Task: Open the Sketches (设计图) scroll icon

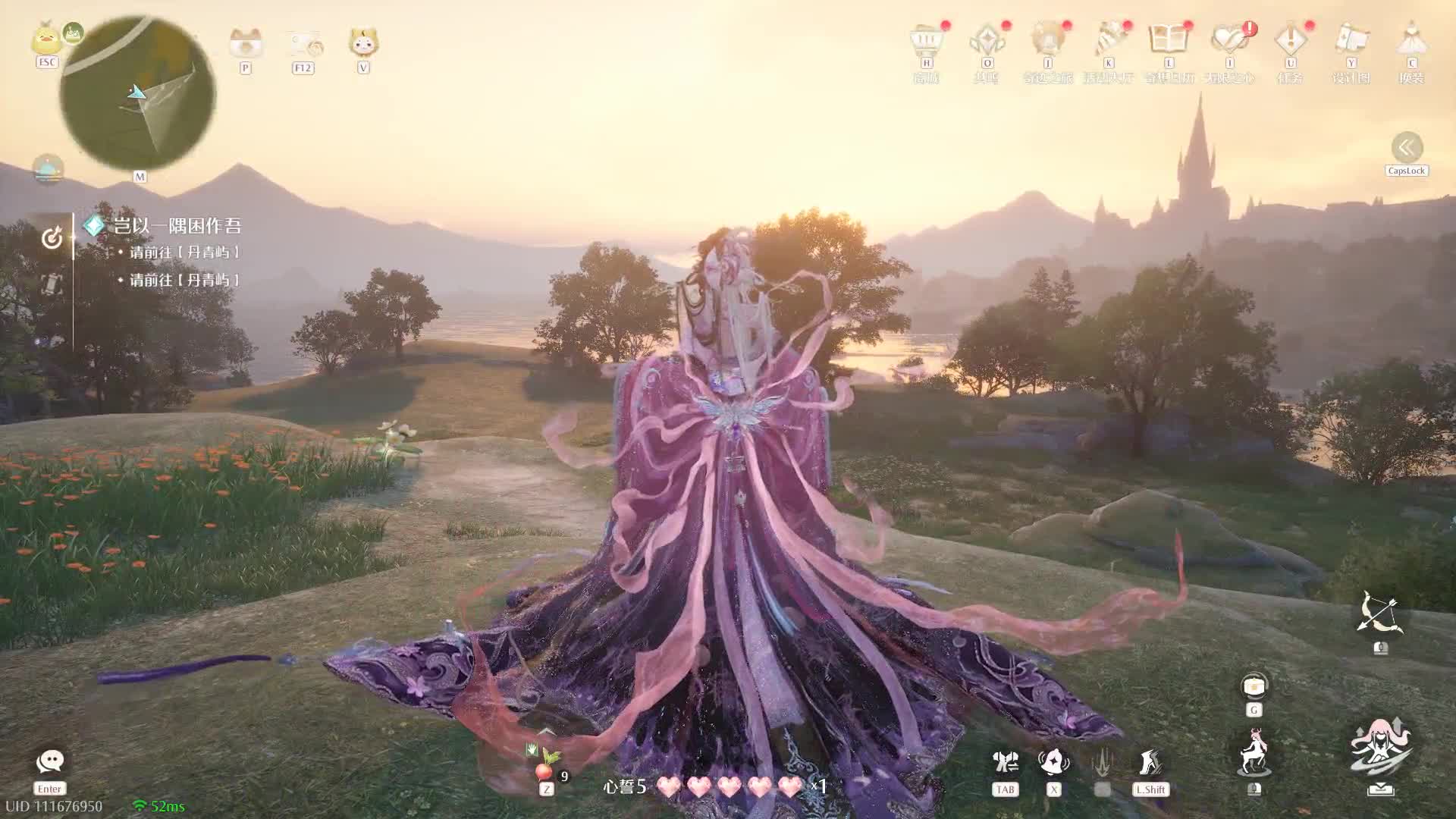Action: (1351, 40)
